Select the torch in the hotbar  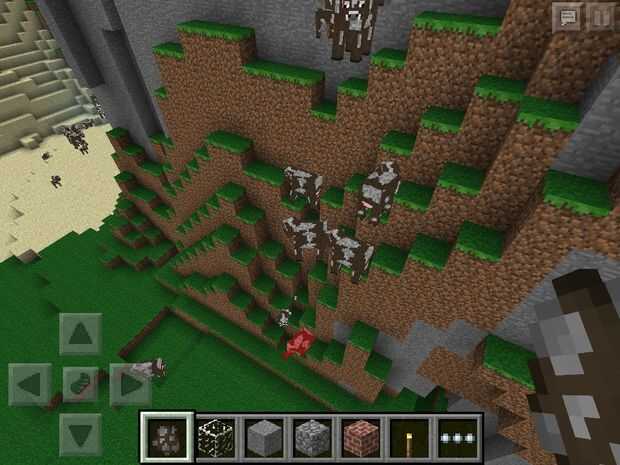pos(409,436)
